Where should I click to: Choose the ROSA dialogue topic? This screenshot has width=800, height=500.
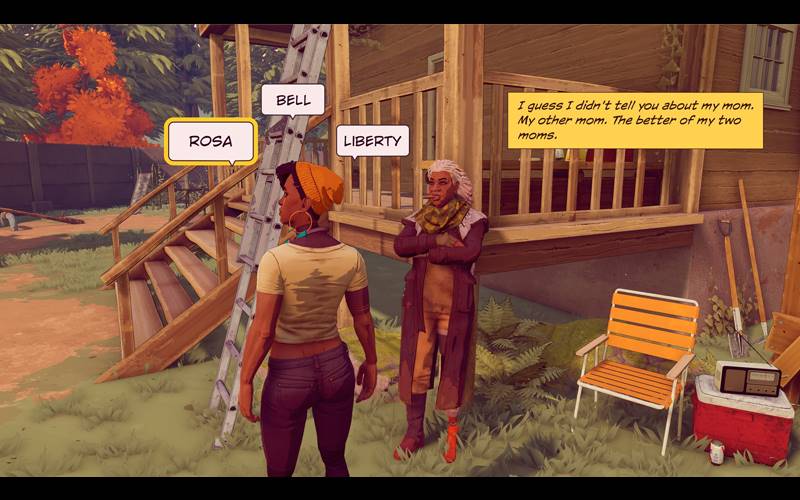(x=211, y=141)
